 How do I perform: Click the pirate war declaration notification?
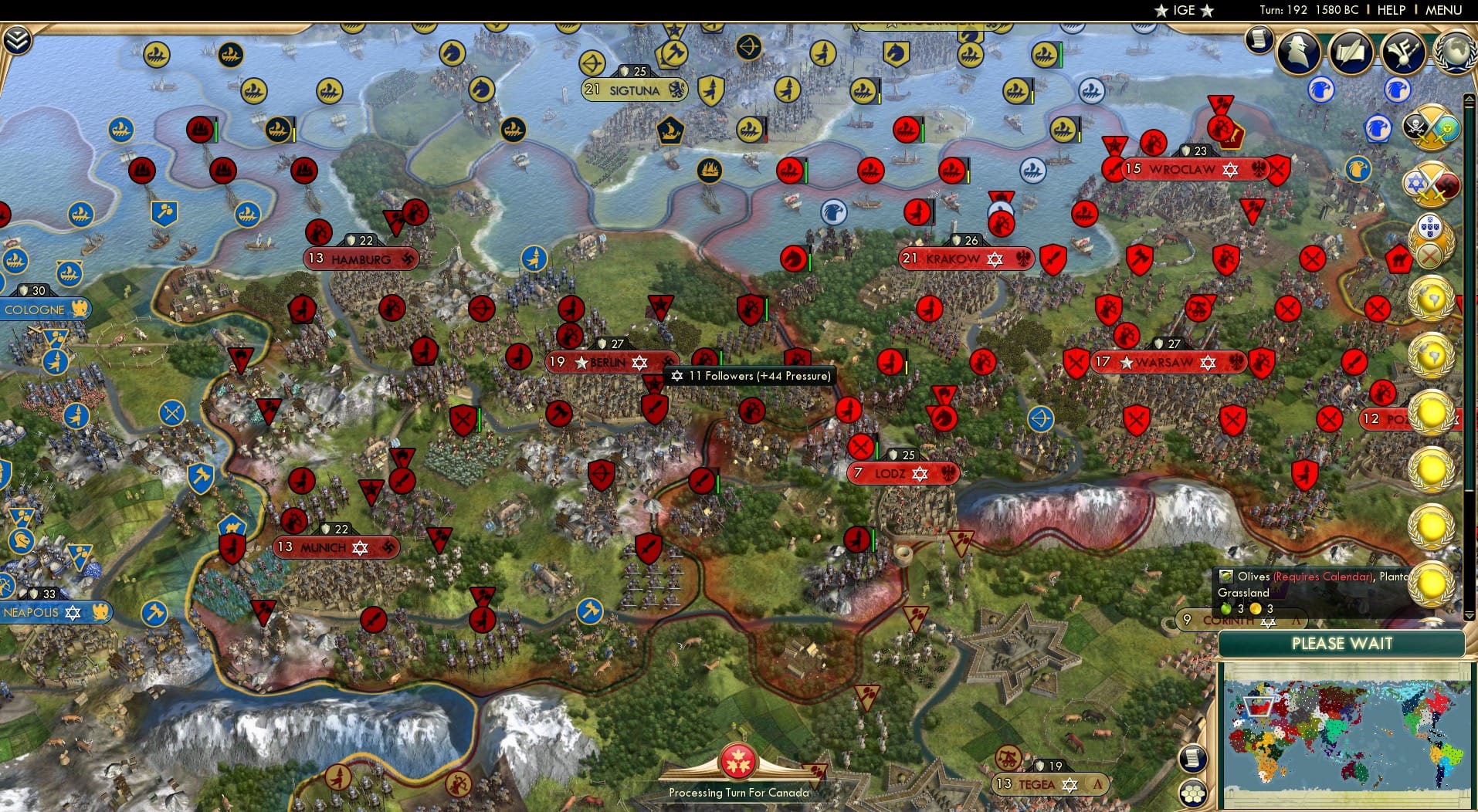pyautogui.click(x=1434, y=128)
